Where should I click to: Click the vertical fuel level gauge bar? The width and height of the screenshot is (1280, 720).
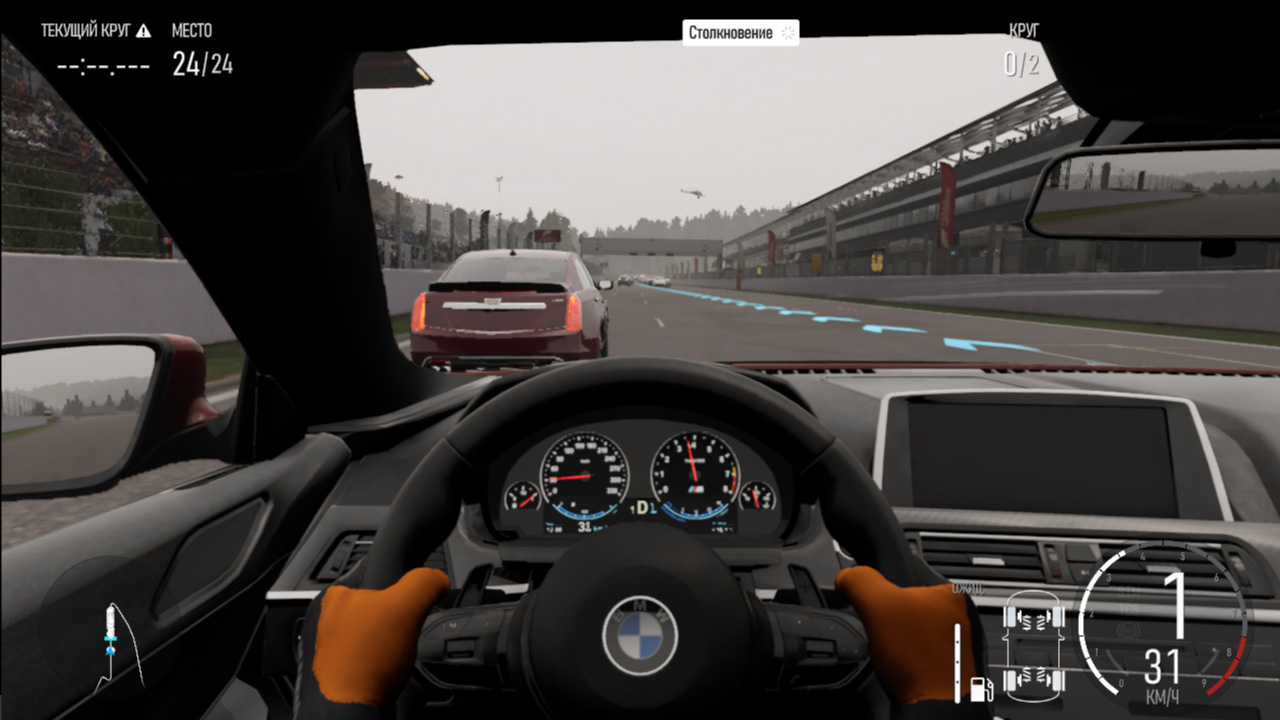958,660
